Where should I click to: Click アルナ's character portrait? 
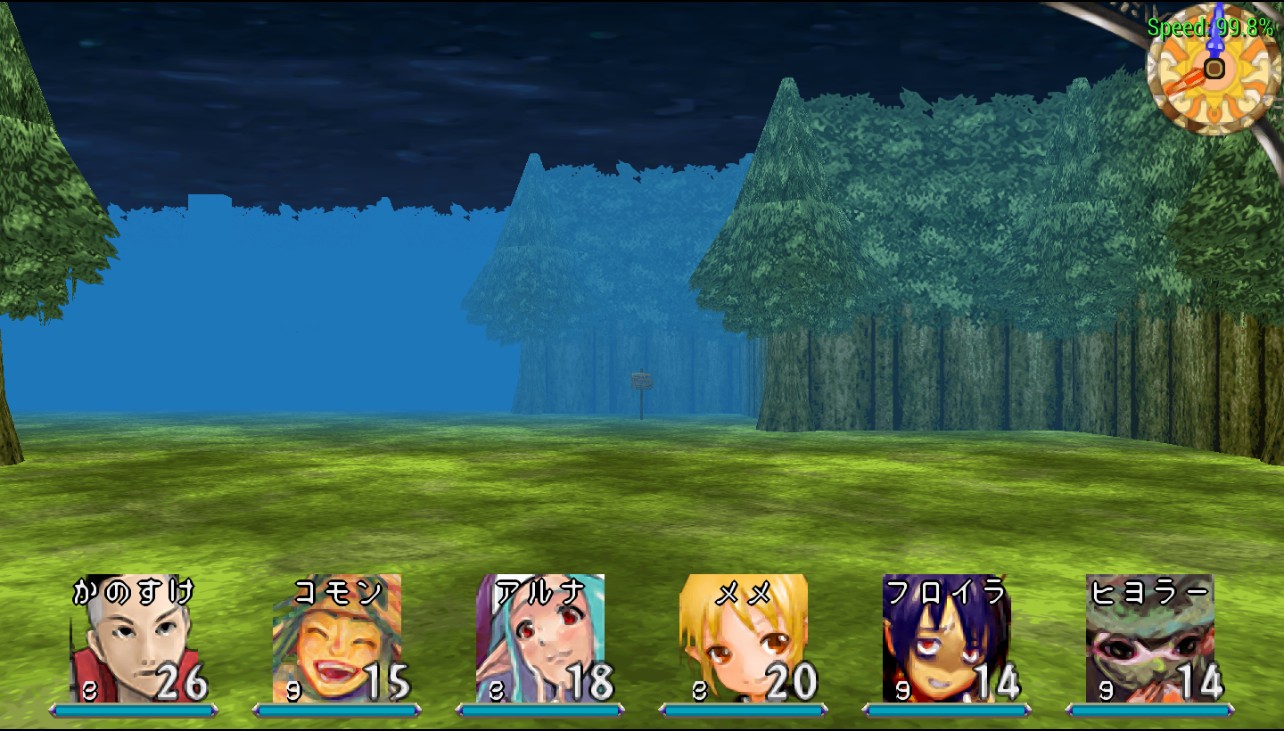click(x=540, y=638)
